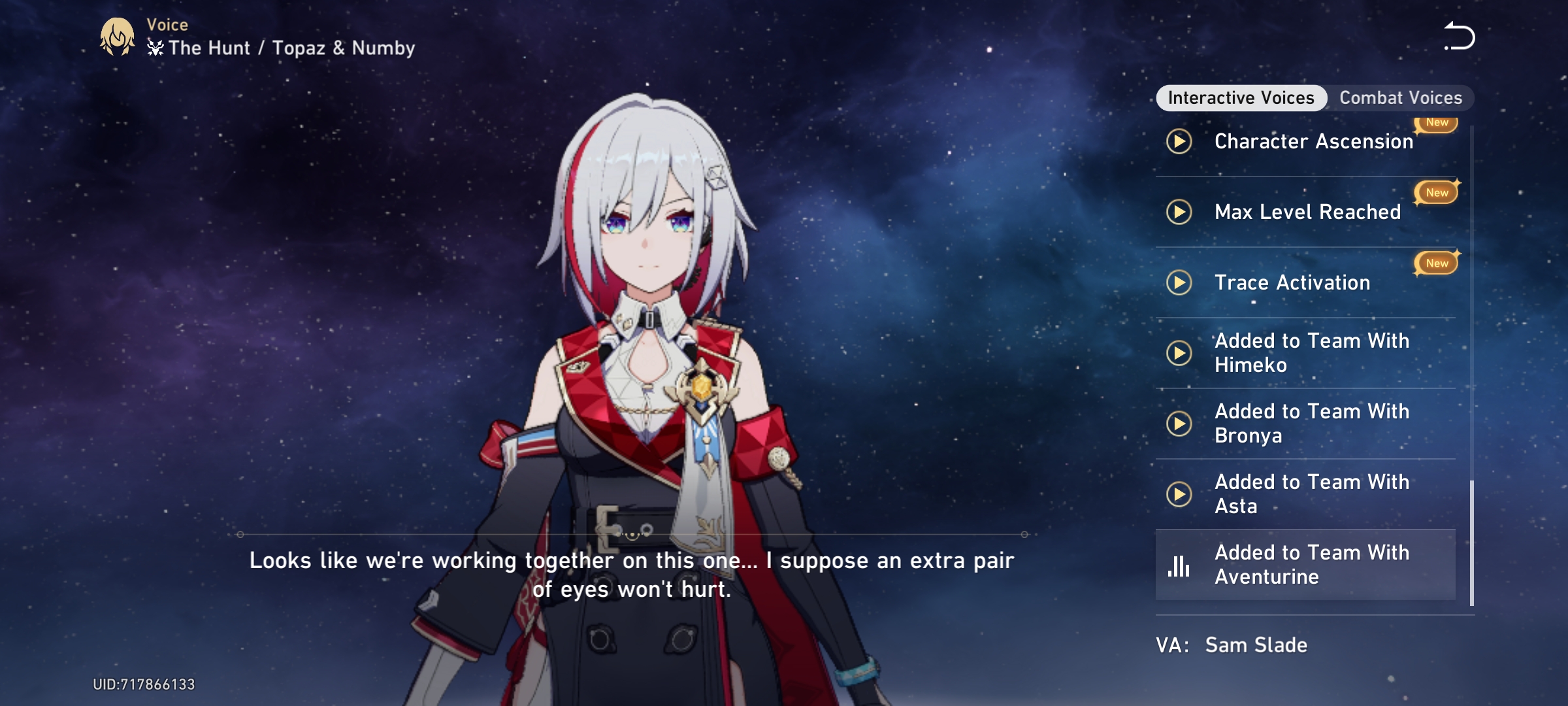
Task: Click the New badge on Max Level Reached
Action: [x=1435, y=192]
